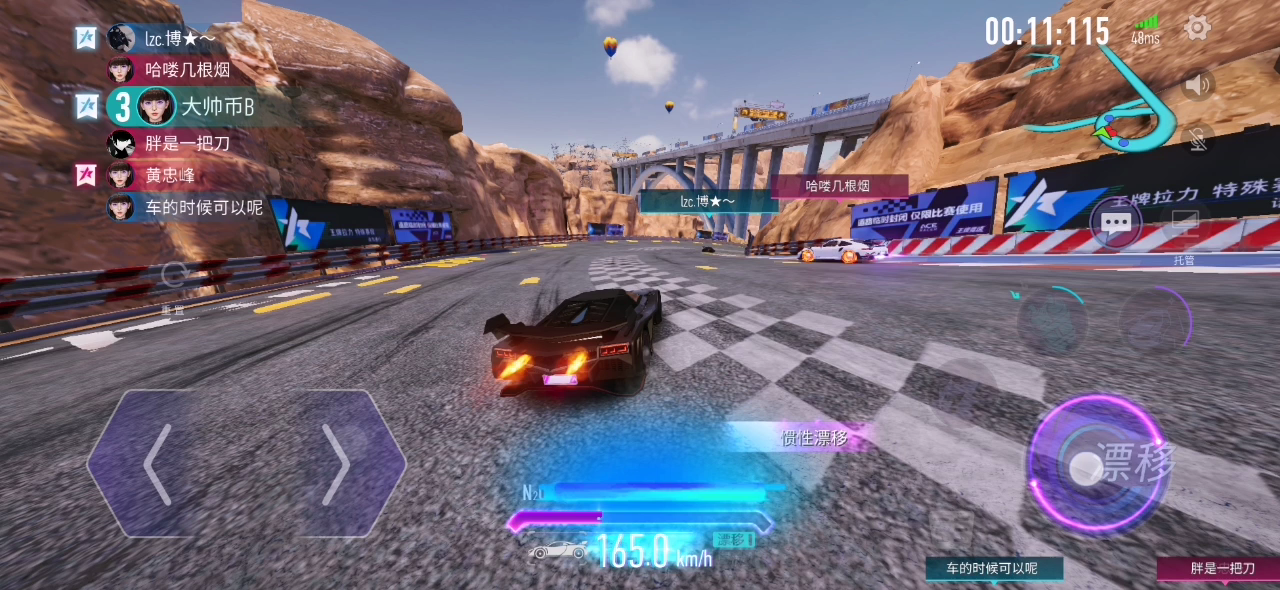This screenshot has height=590, width=1280.
Task: Steer right with the right arrow
Action: coord(335,464)
